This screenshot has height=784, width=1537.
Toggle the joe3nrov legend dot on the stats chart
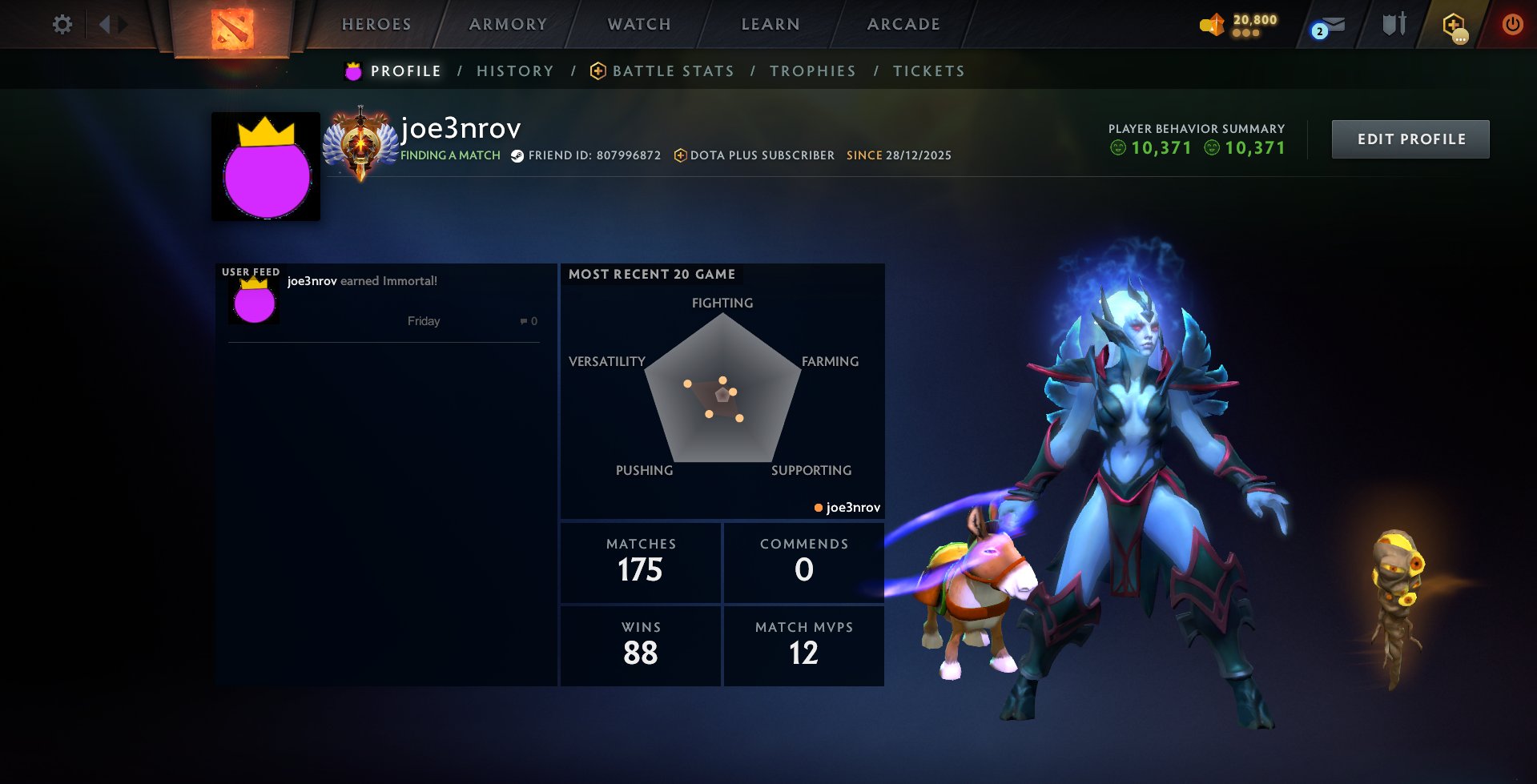tap(818, 507)
